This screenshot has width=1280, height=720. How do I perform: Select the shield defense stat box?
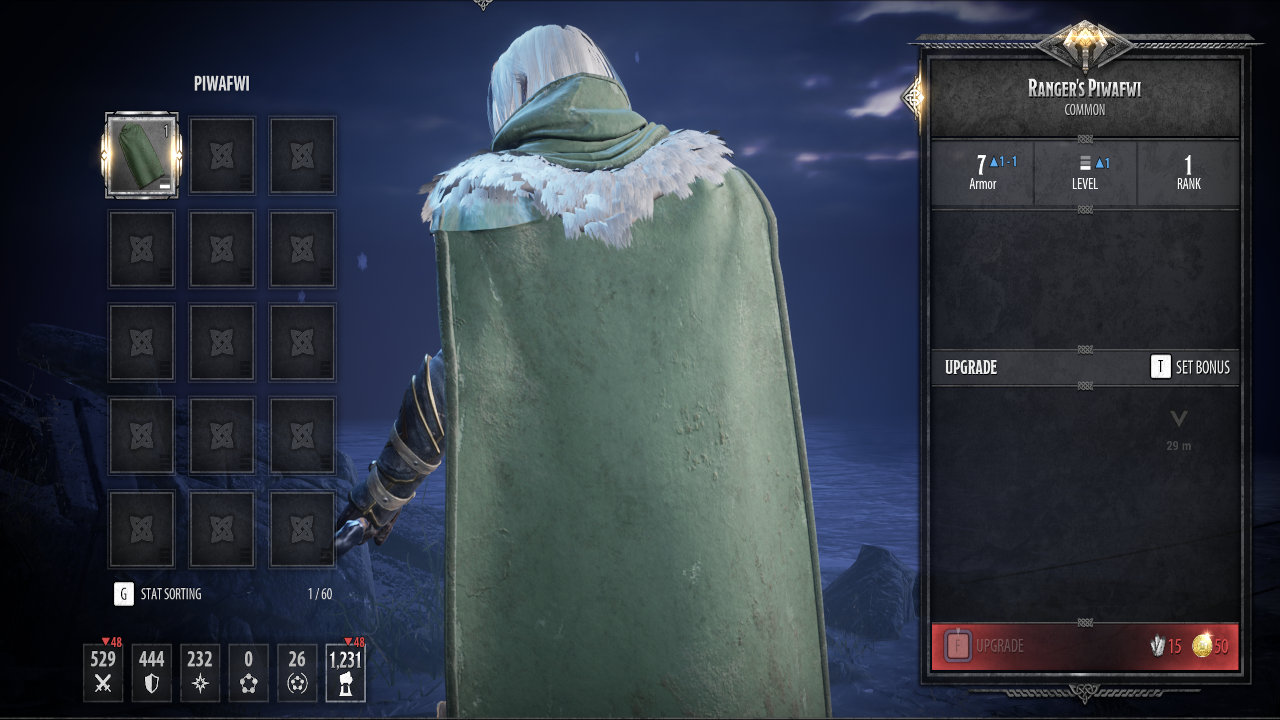click(151, 672)
